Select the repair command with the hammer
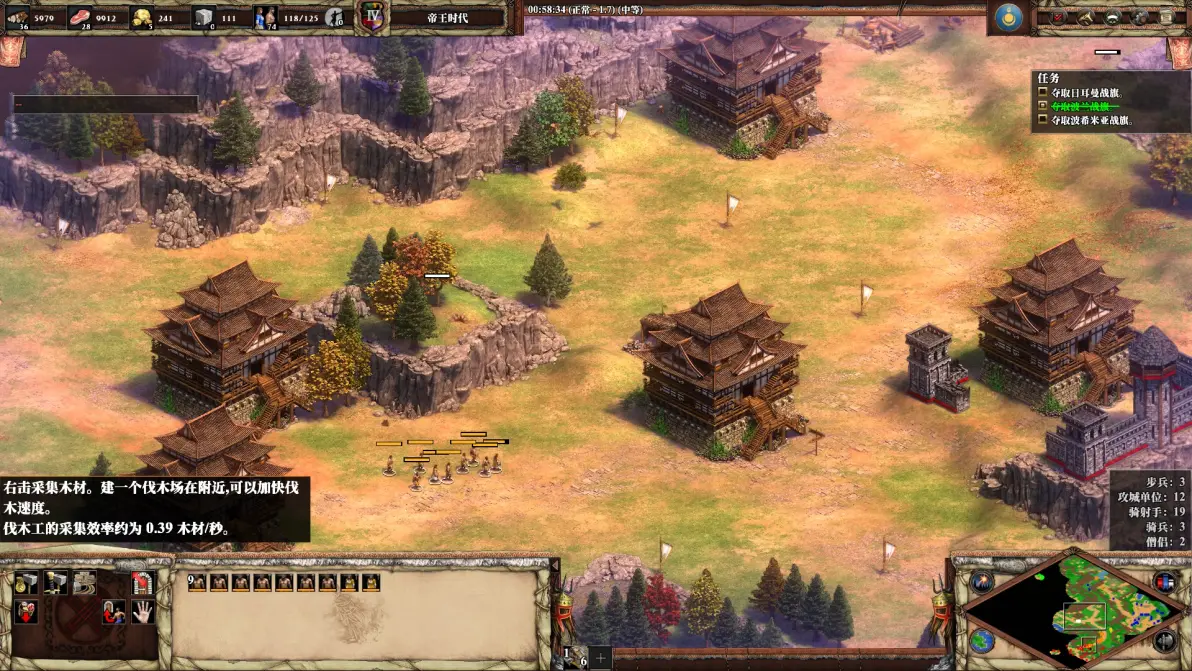 click(x=85, y=584)
